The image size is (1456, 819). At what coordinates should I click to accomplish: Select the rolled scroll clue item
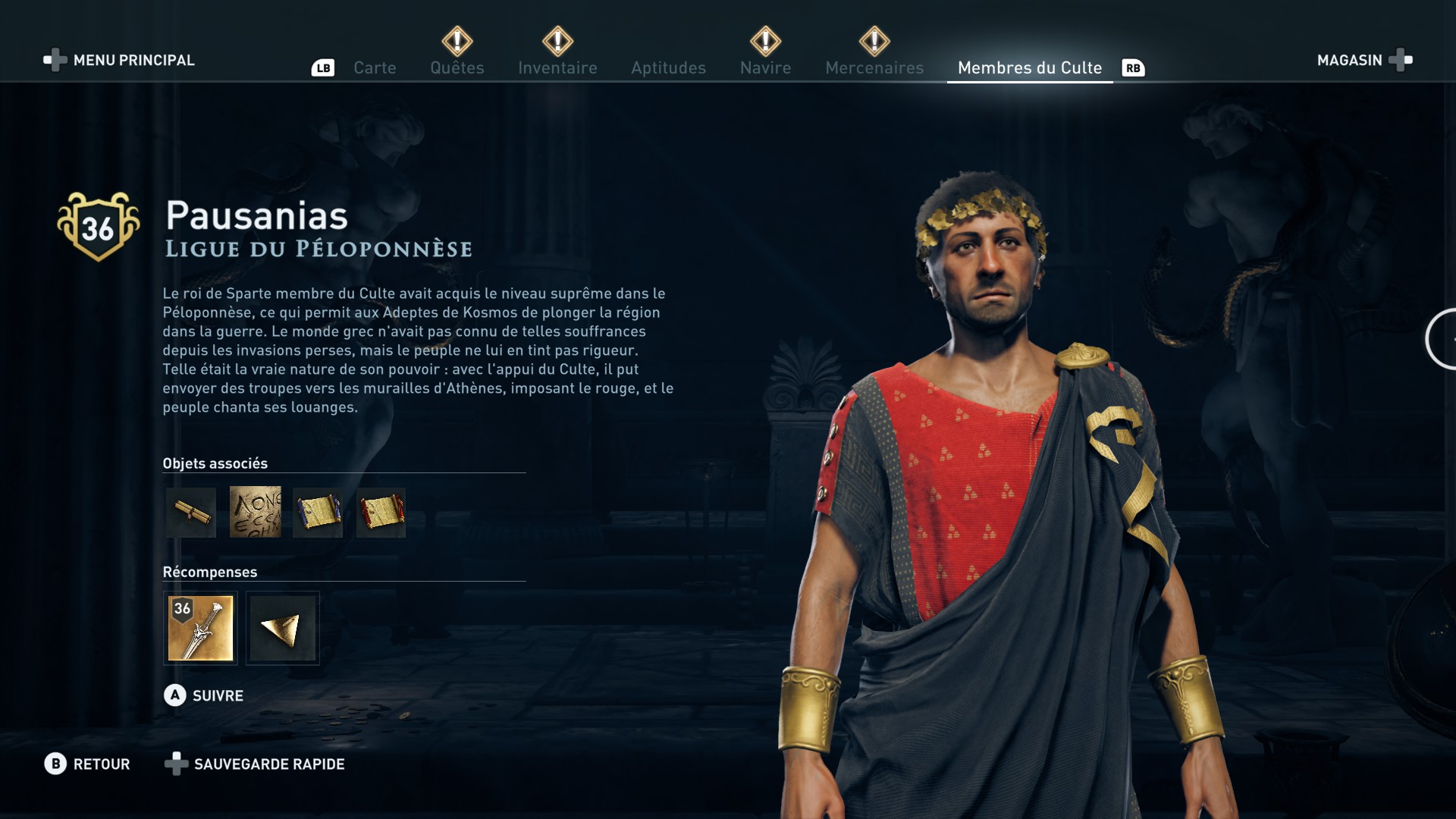click(x=191, y=513)
